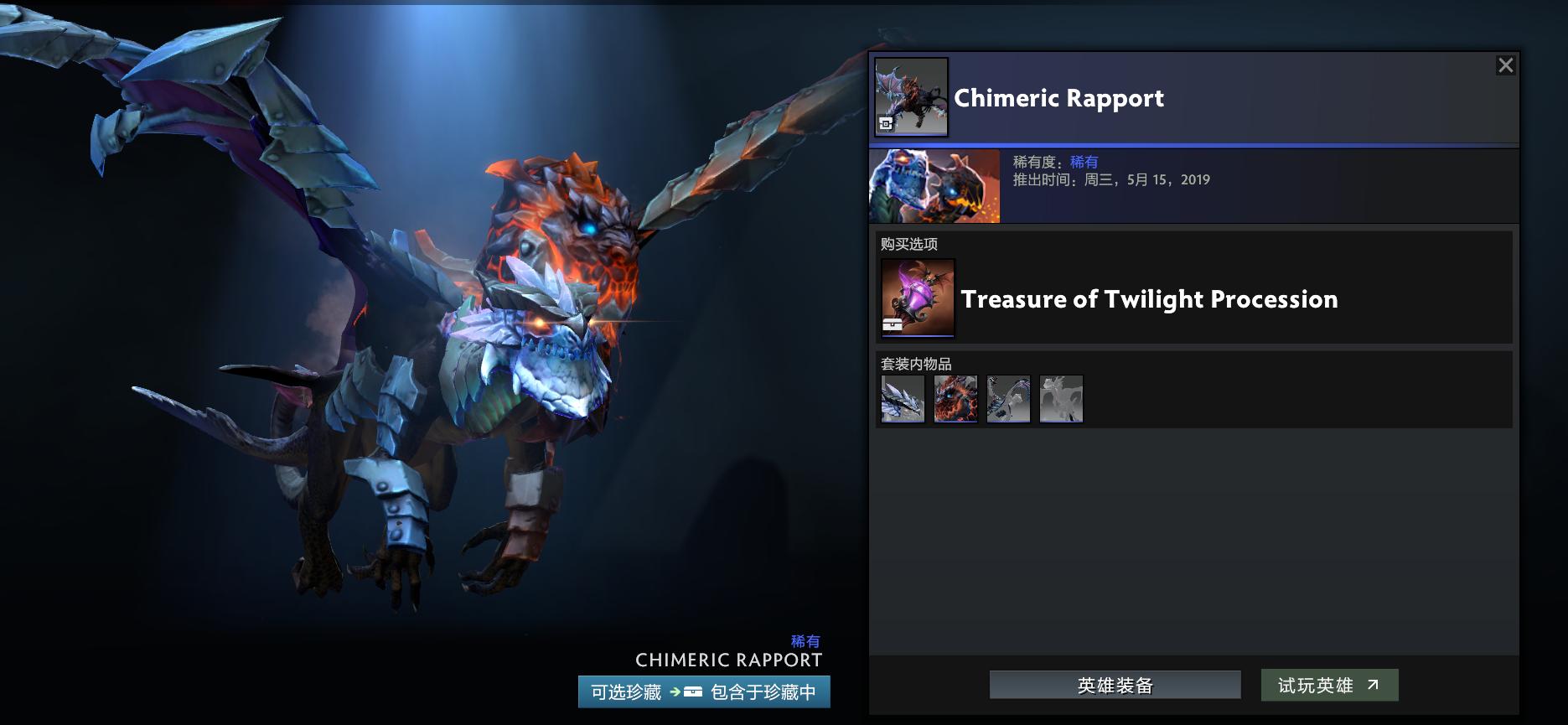Click the Treasure of Twilight Procession title text
Viewport: 1568px width, 725px height.
click(1151, 299)
